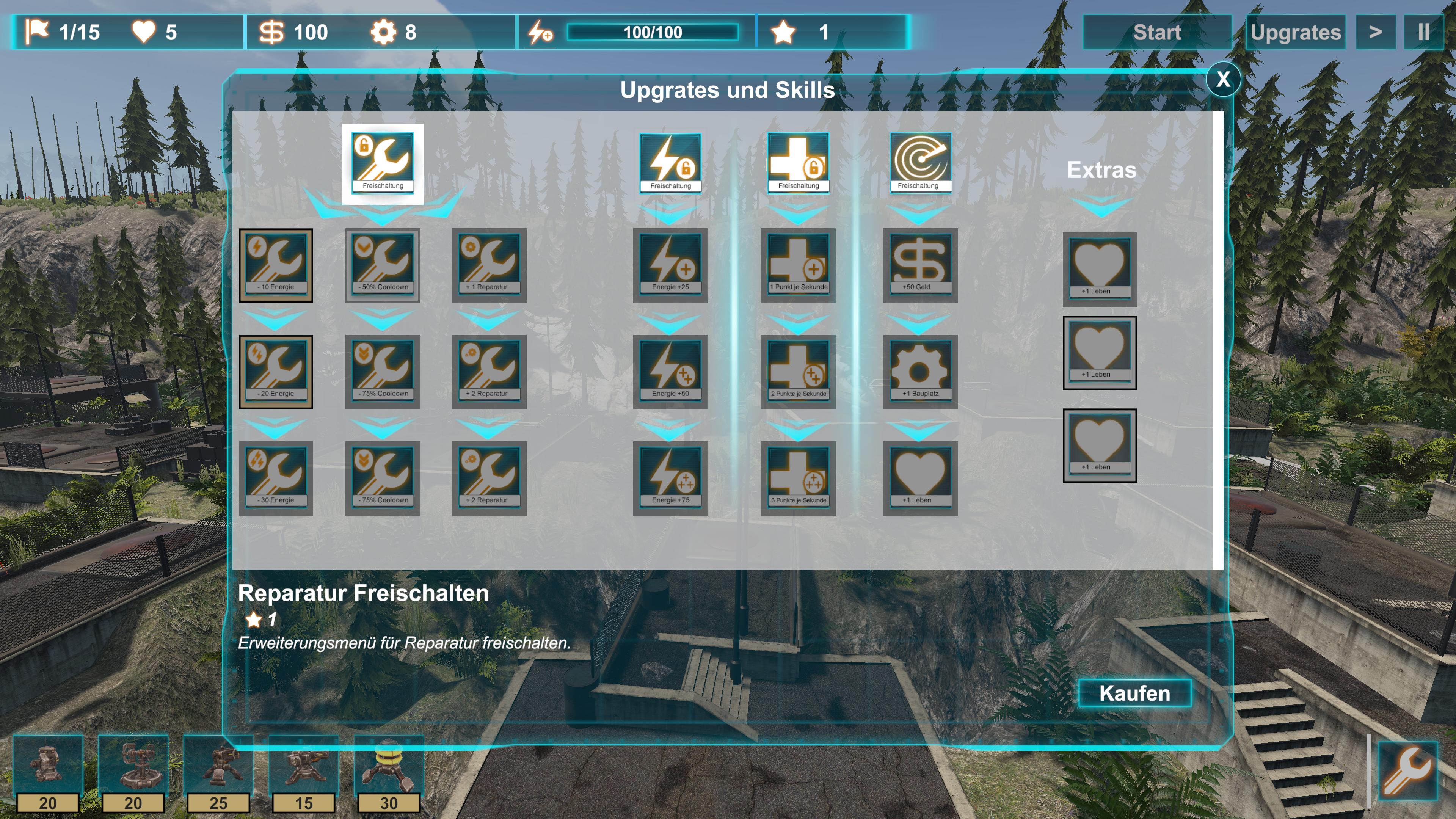Close the Upgrates und Skills window

1222,79
